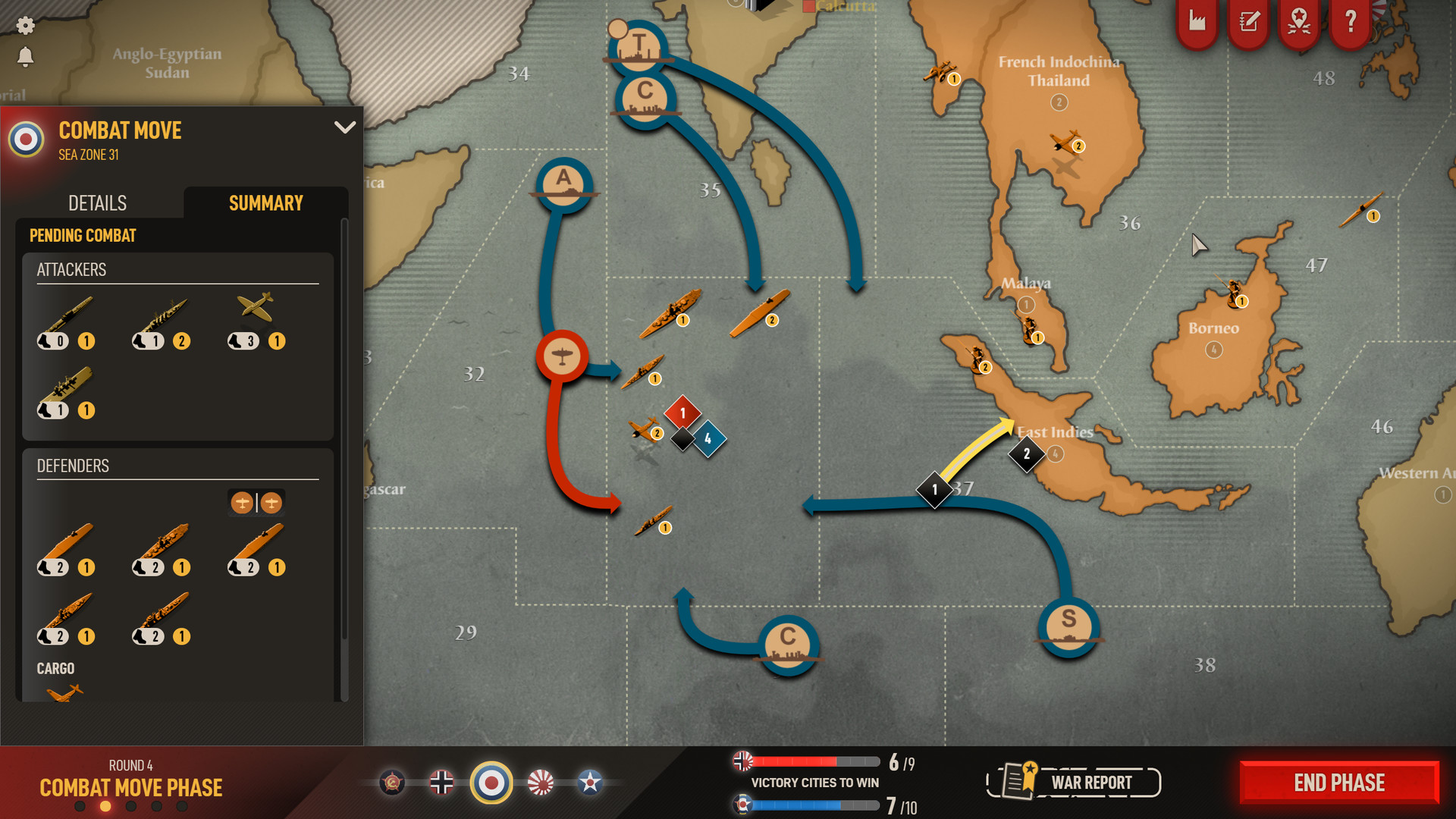Viewport: 1456px width, 819px height.
Task: Collapse the Combat Move panel
Action: tap(346, 127)
